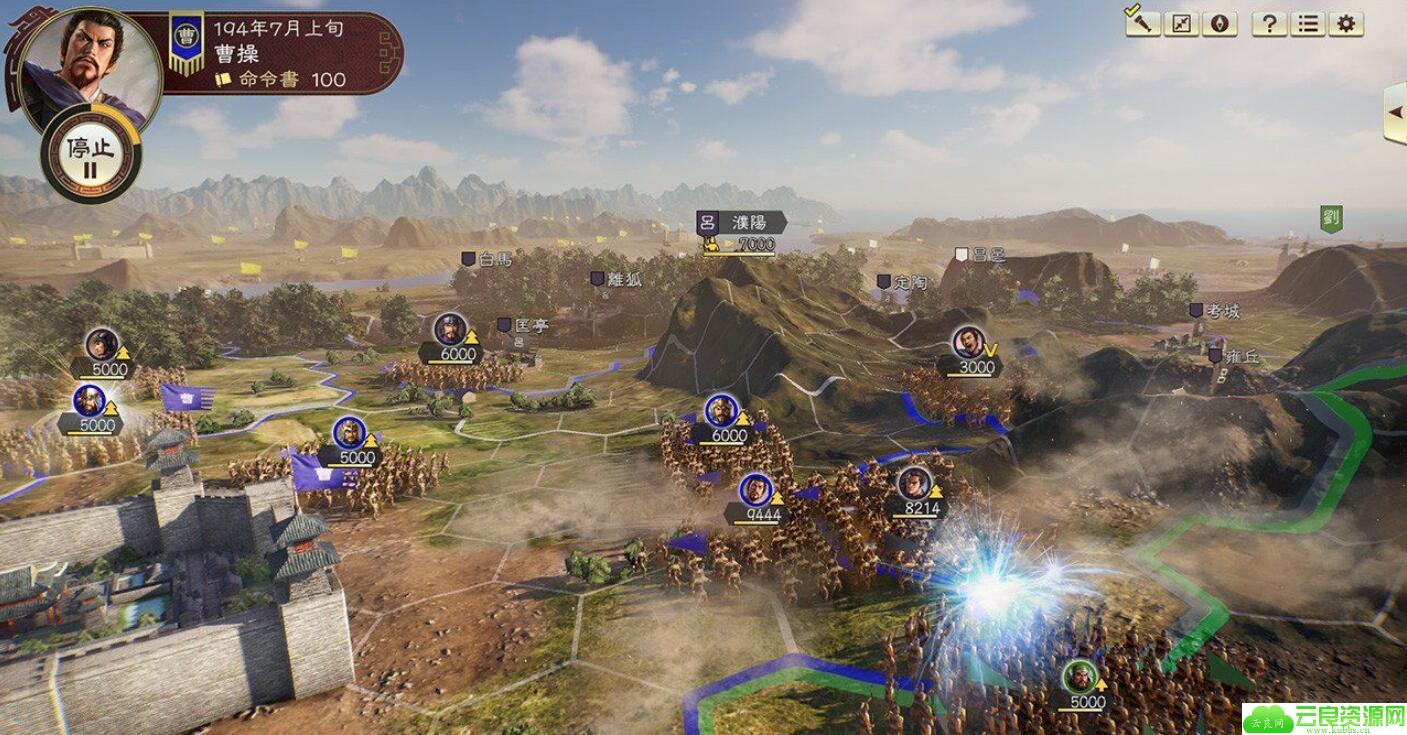Expand the side panel arrow tab
1407x735 pixels.
1396,111
